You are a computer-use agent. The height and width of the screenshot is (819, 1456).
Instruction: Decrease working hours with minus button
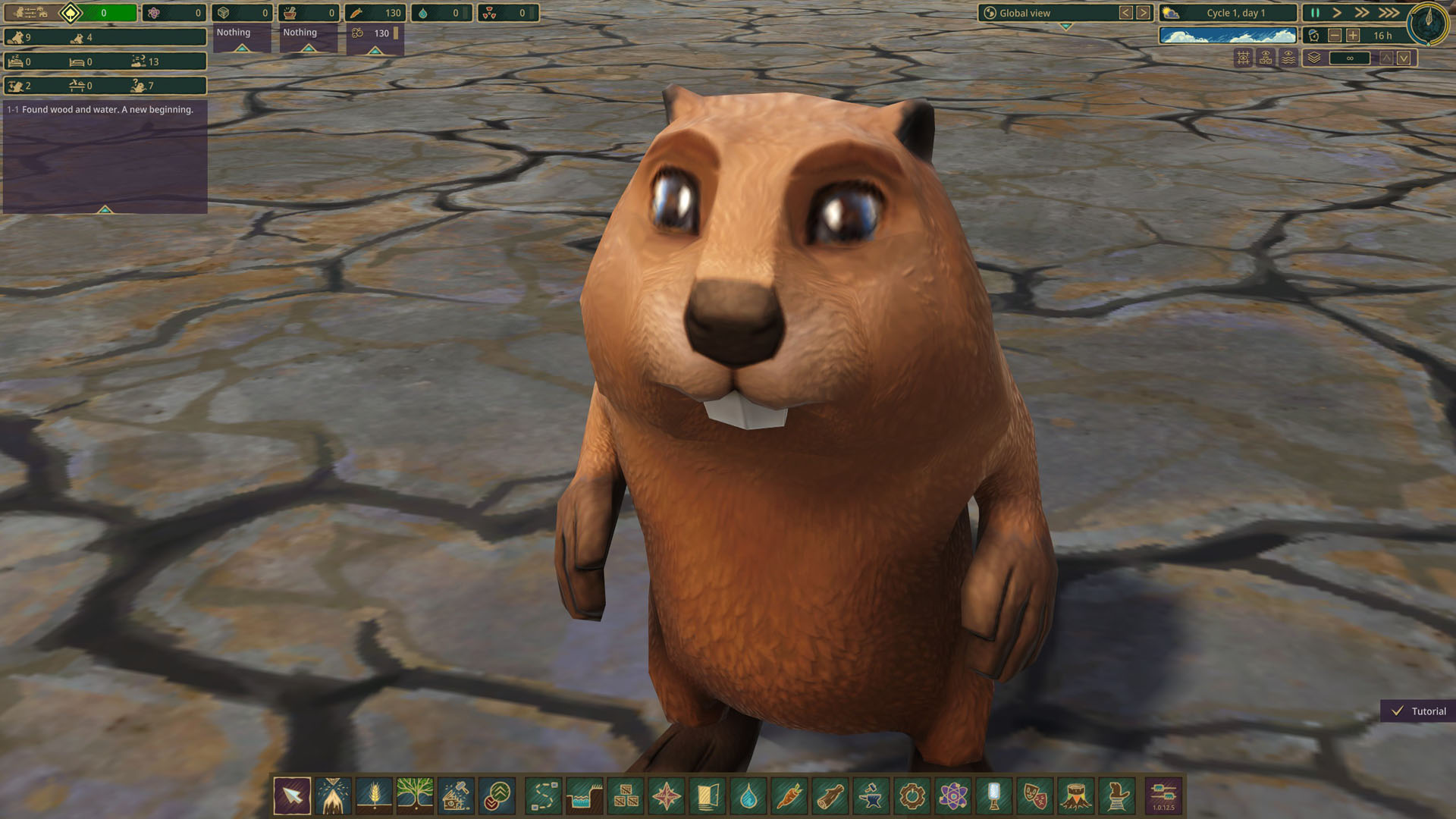coord(1335,36)
